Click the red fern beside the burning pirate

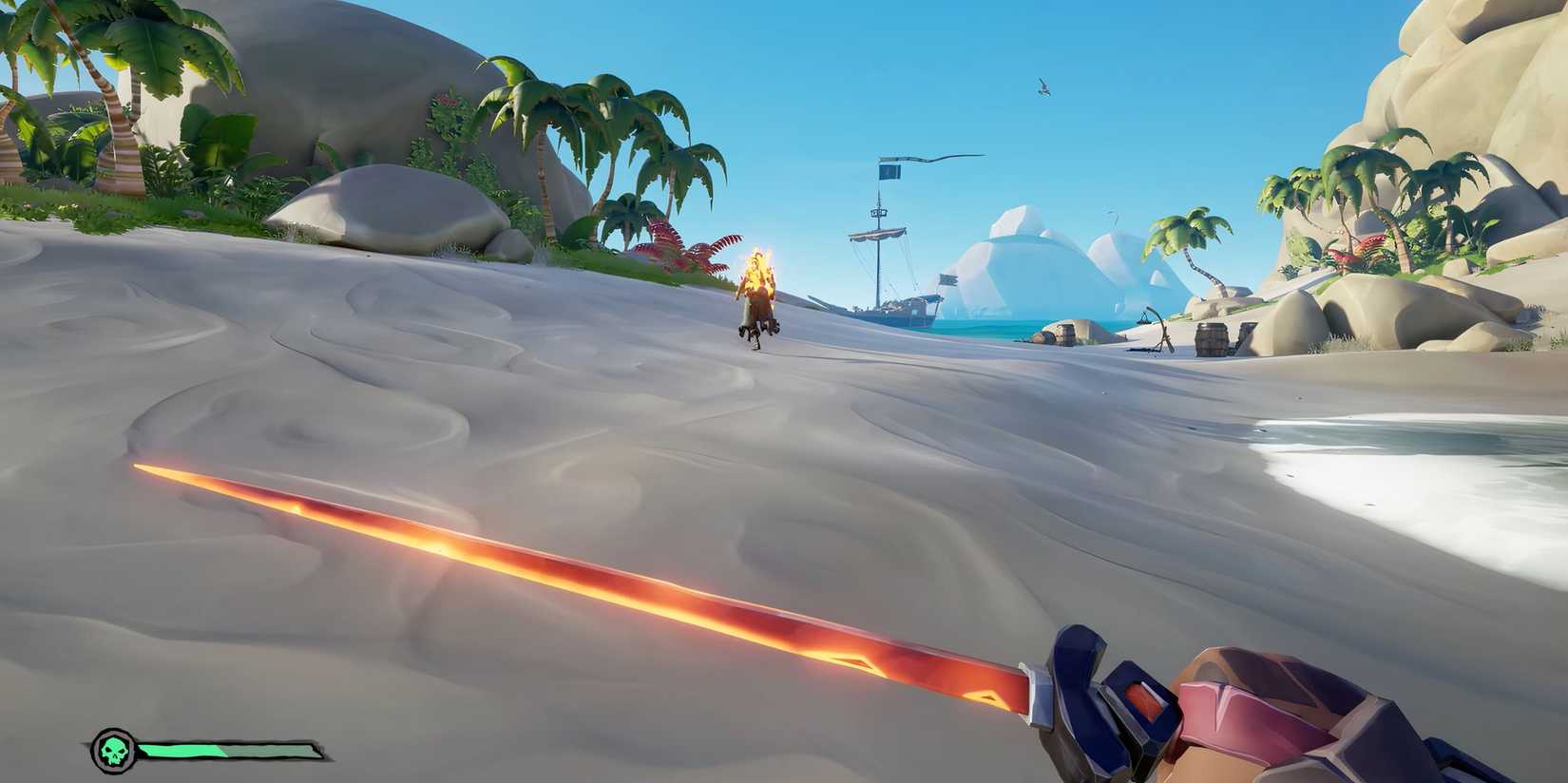coord(686,249)
